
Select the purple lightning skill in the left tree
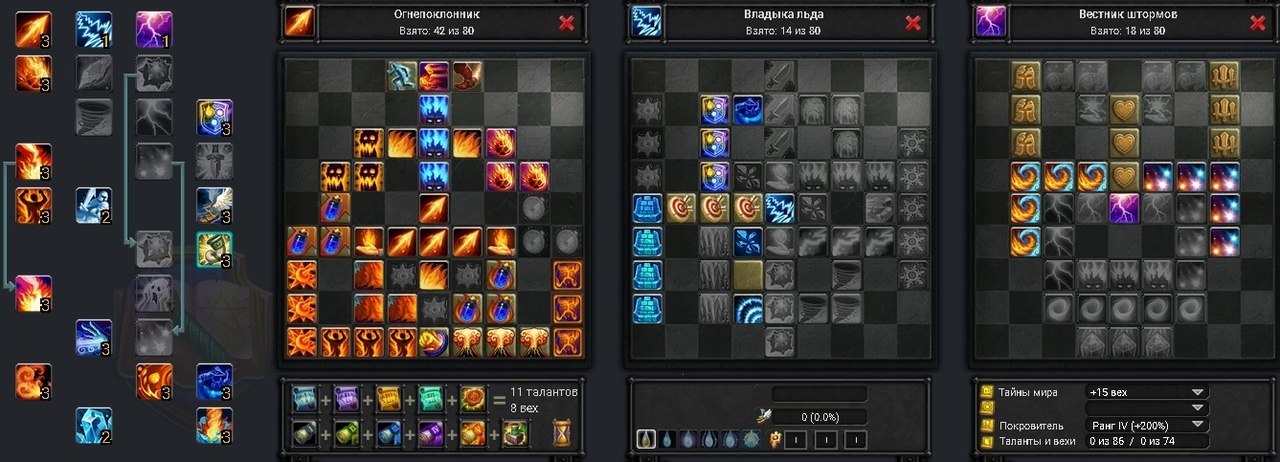[154, 29]
